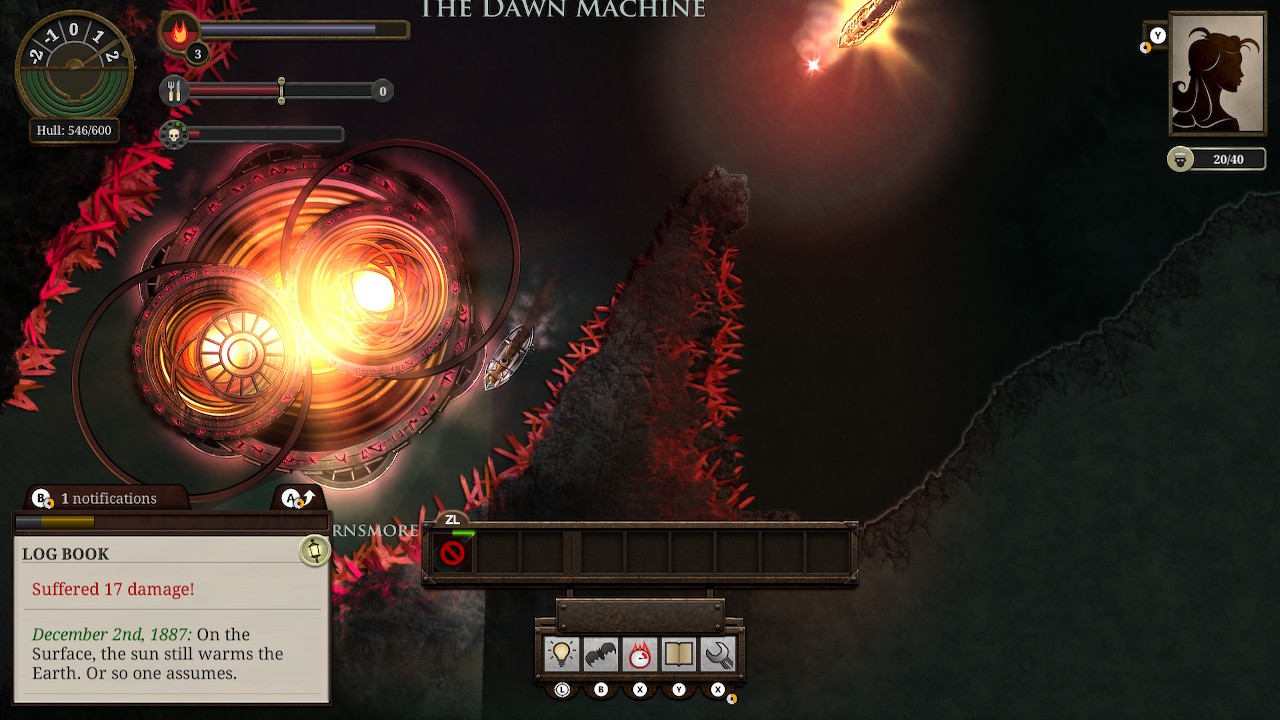Open the journal using the book icon
The width and height of the screenshot is (1280, 720).
pyautogui.click(x=679, y=653)
